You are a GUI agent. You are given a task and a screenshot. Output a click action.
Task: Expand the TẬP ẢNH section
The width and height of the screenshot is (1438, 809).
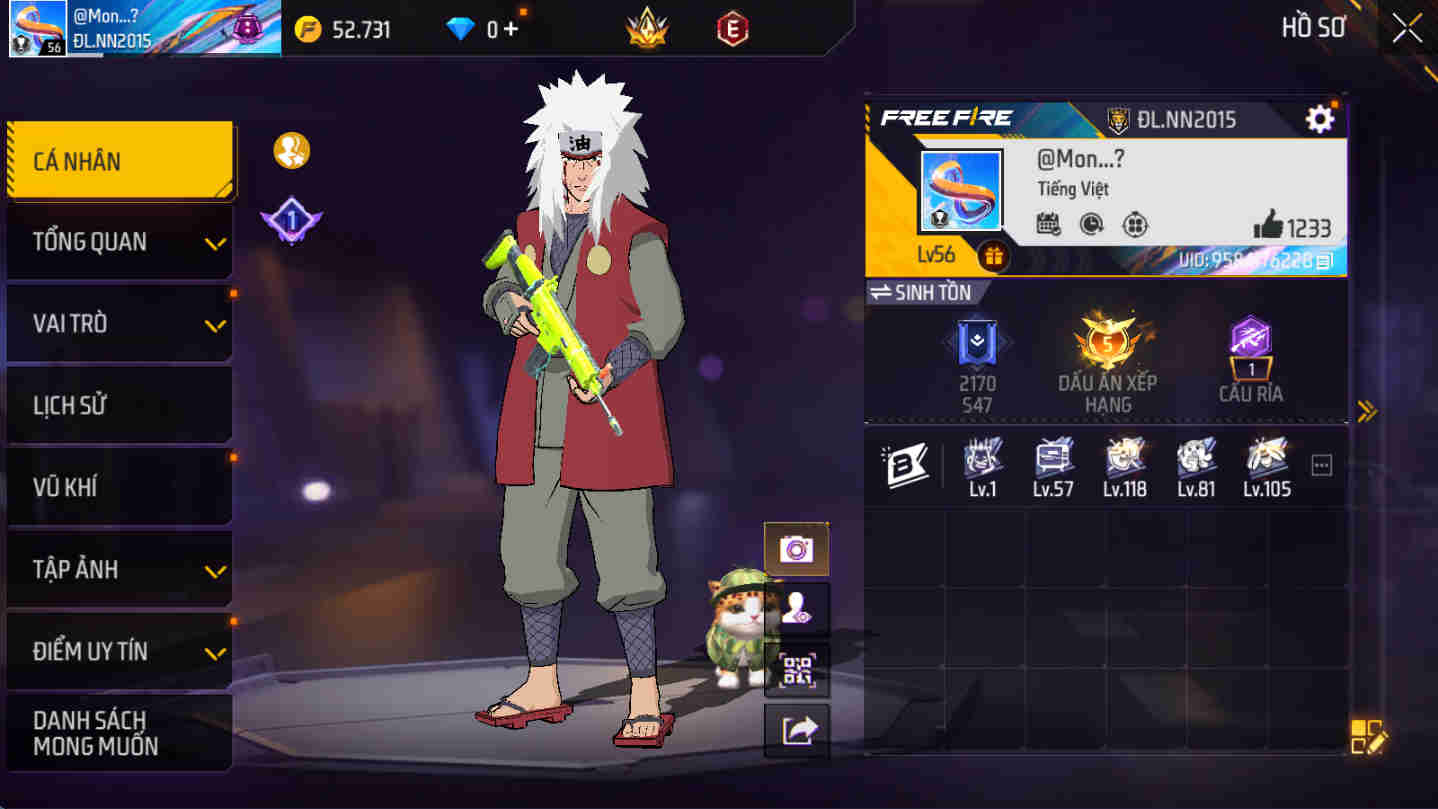[119, 568]
